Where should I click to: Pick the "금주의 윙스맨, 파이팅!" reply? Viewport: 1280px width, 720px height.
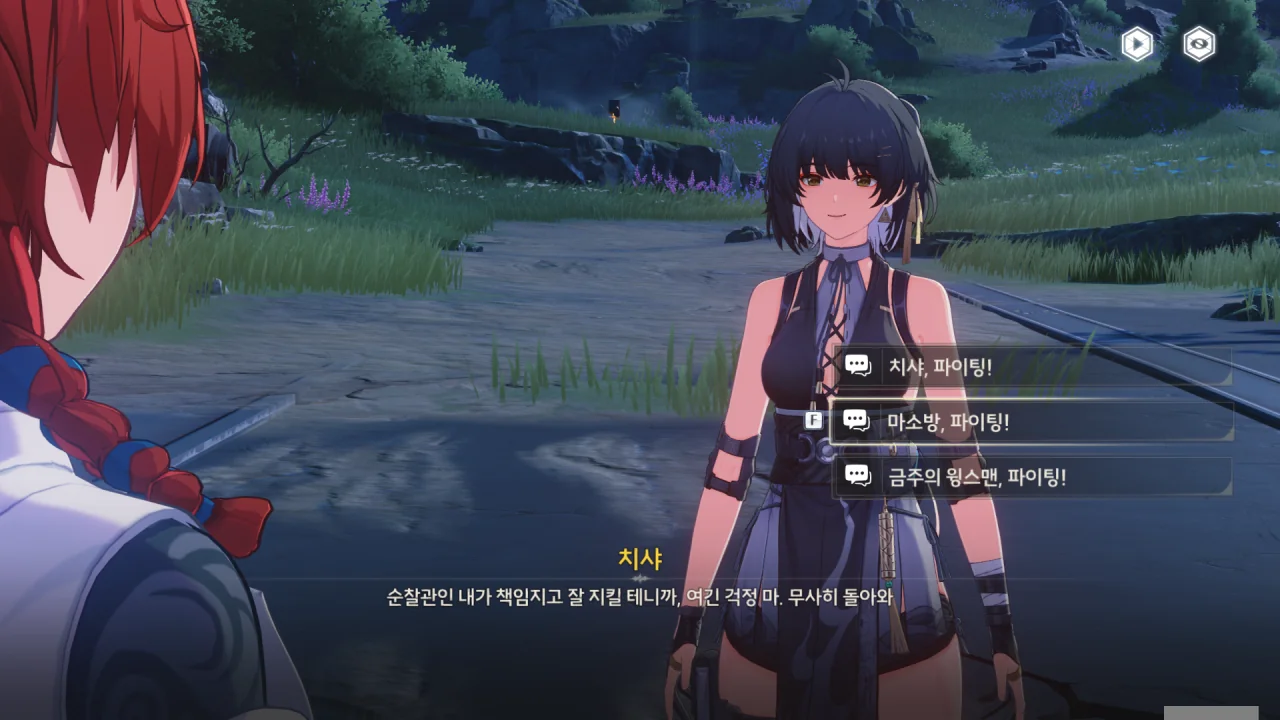(x=1030, y=477)
